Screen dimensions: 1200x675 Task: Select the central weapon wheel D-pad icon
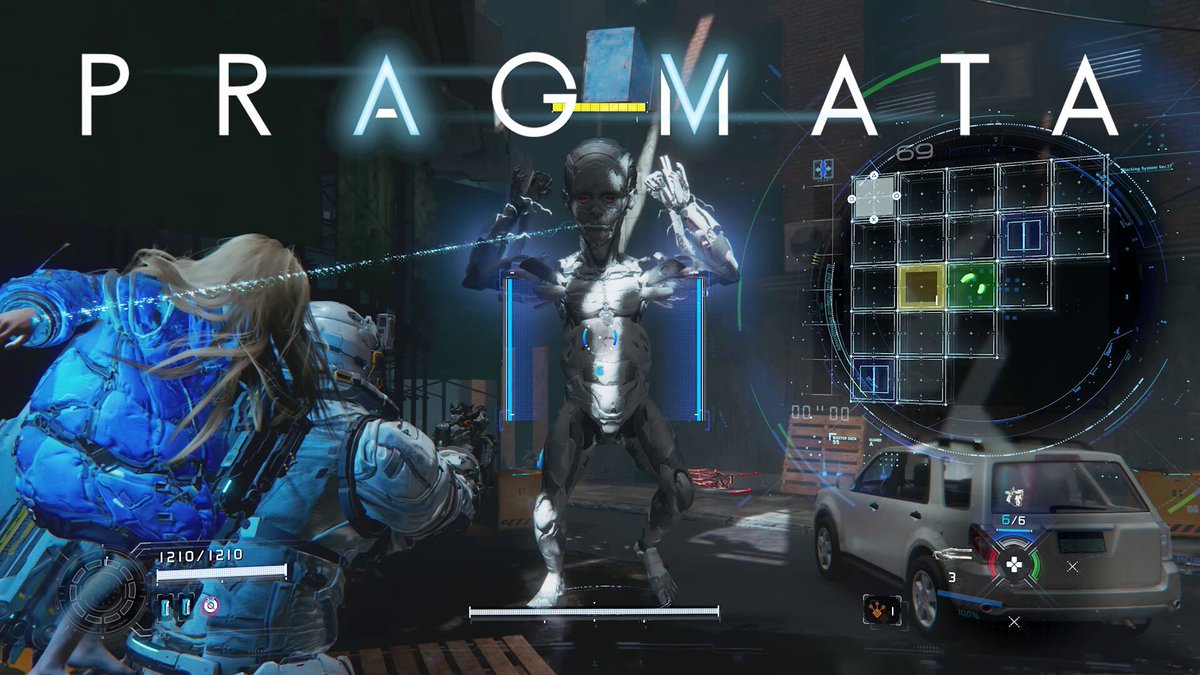tap(1014, 564)
